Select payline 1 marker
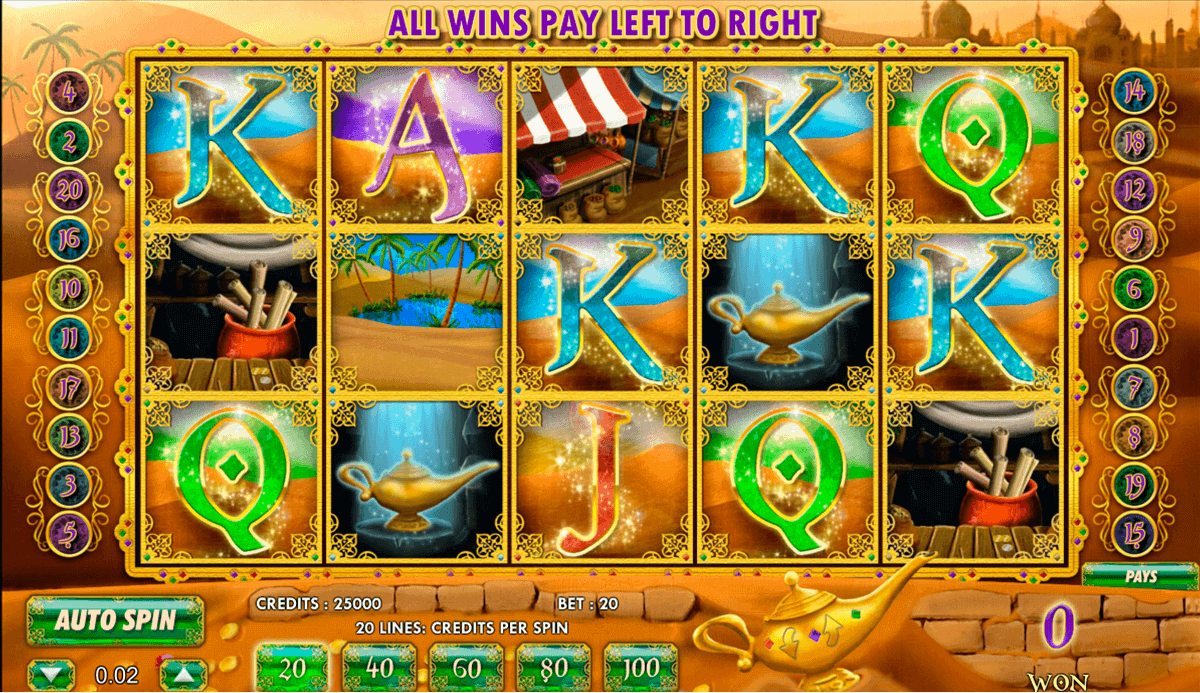The image size is (1200, 693). point(1134,338)
